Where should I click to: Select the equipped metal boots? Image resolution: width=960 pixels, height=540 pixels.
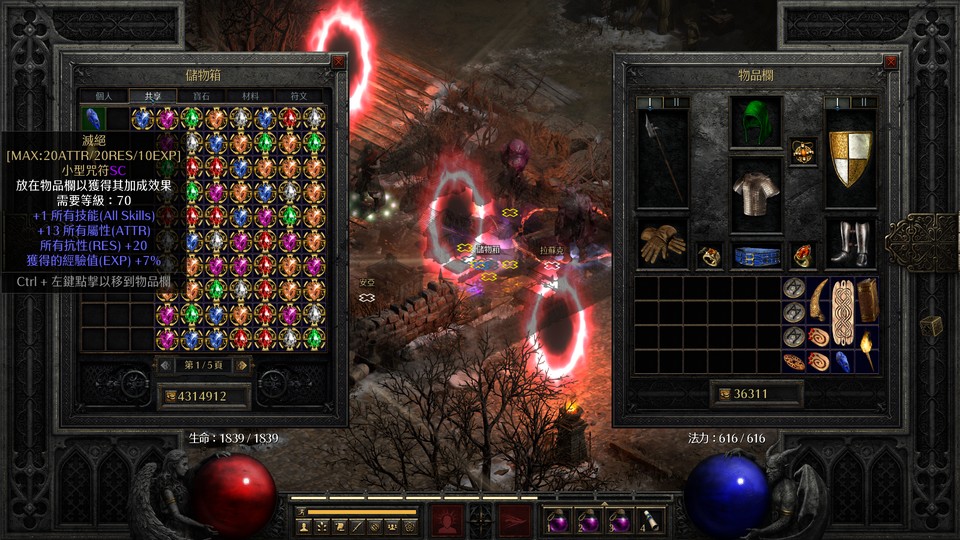tap(851, 243)
